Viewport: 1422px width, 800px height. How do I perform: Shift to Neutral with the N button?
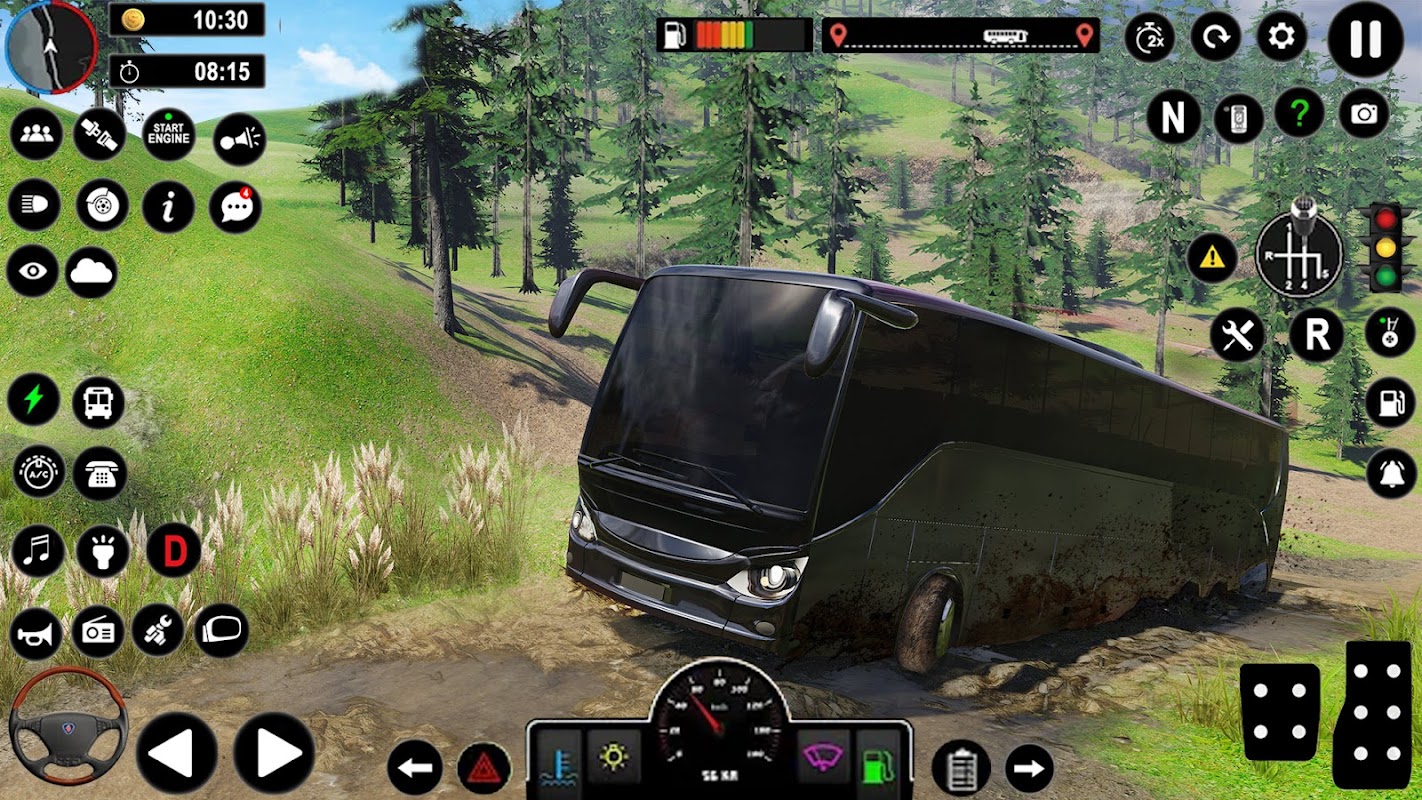(x=1173, y=118)
